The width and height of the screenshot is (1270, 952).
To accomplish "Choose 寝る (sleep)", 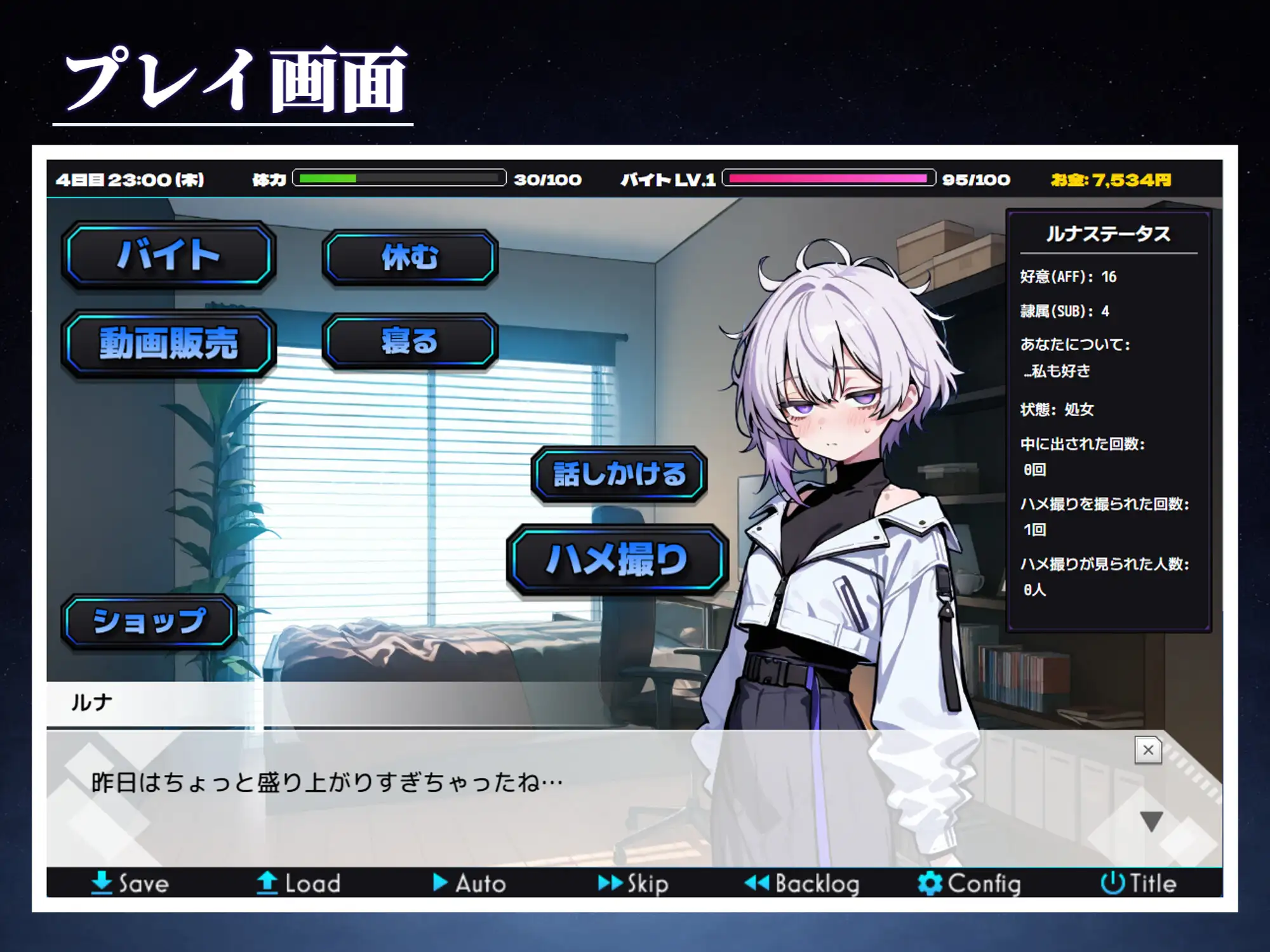I will [408, 341].
